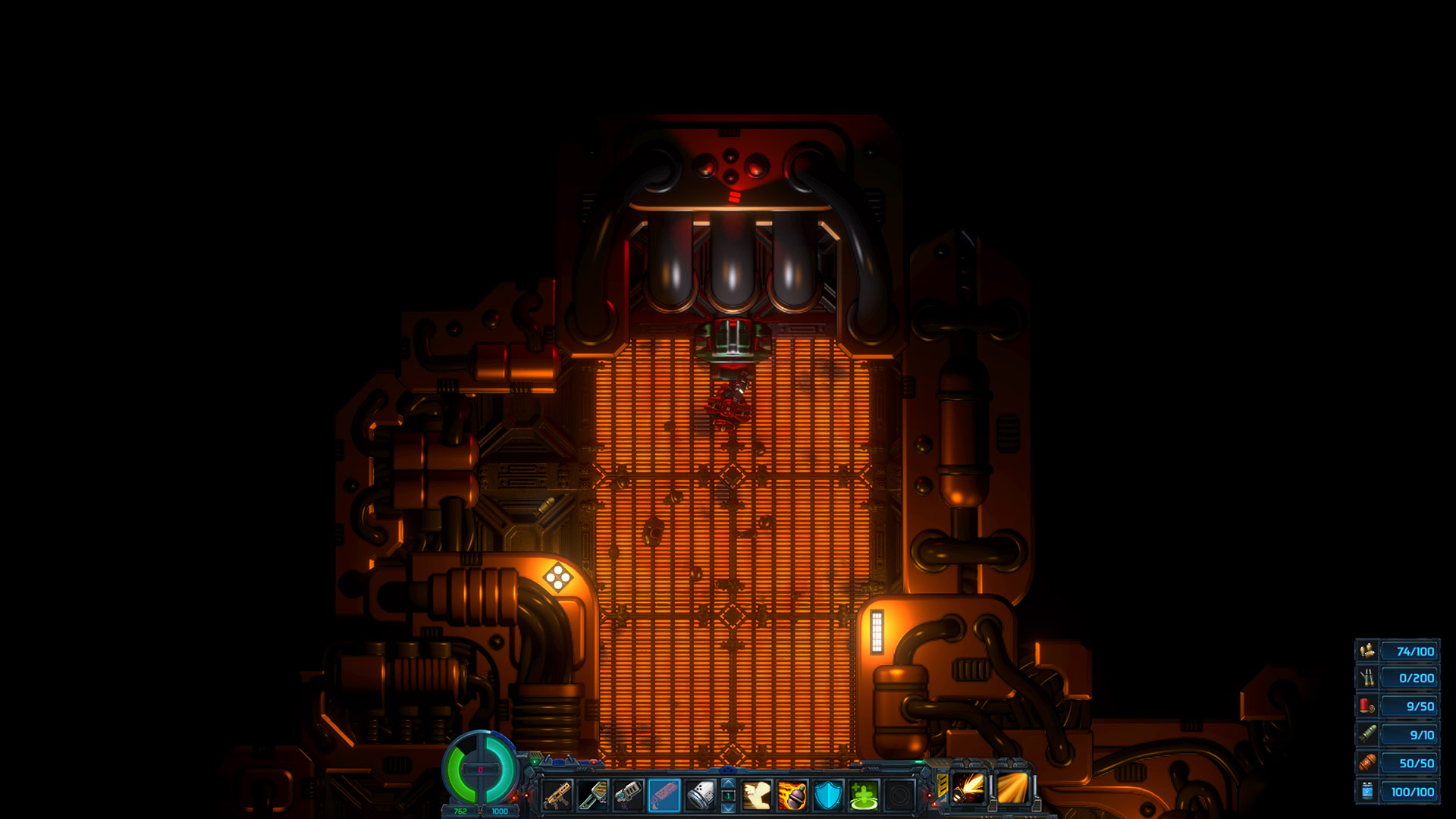Click the bullet ammo icon beside 74/100
The width and height of the screenshot is (1456, 819).
click(1367, 651)
